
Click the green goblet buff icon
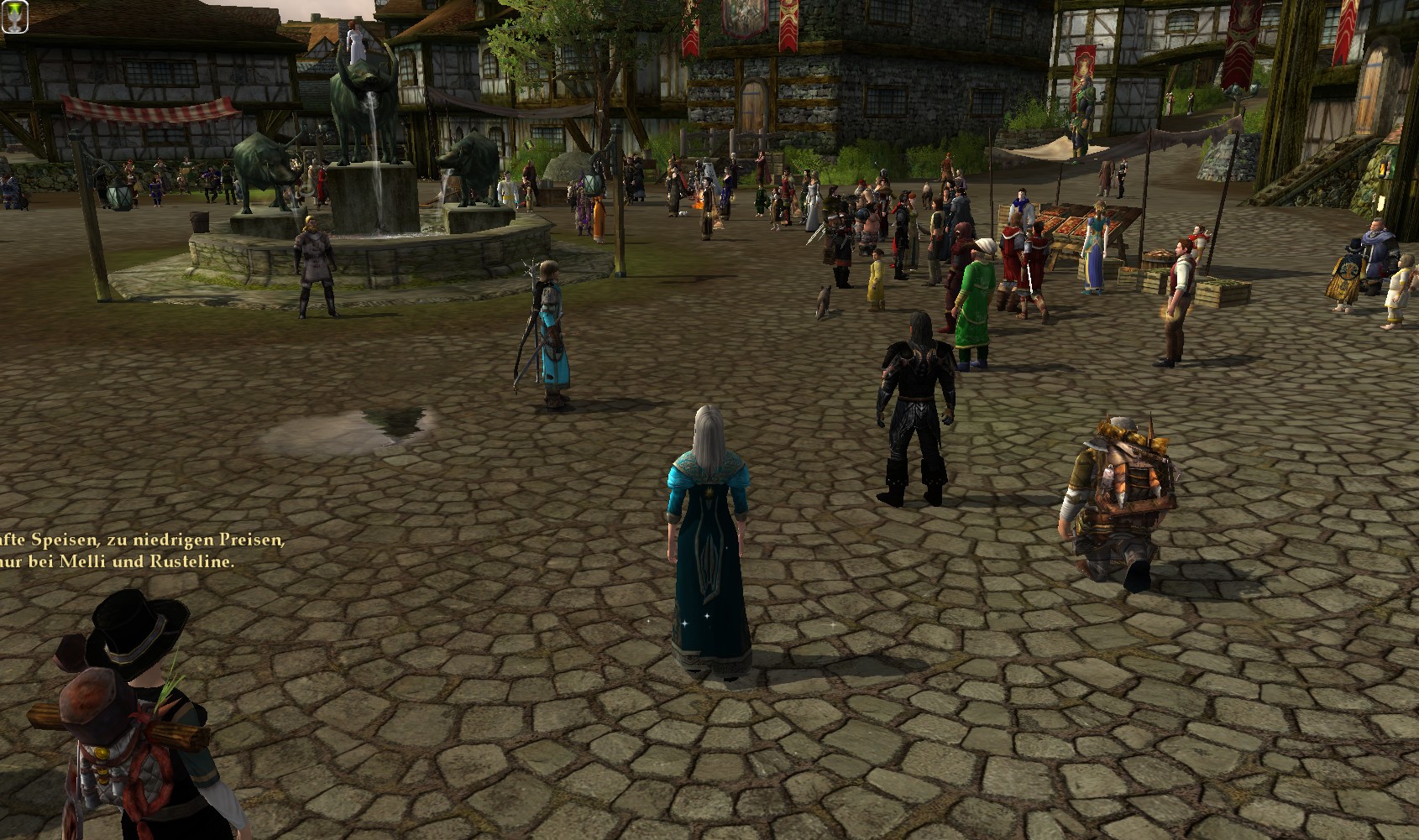(14, 16)
